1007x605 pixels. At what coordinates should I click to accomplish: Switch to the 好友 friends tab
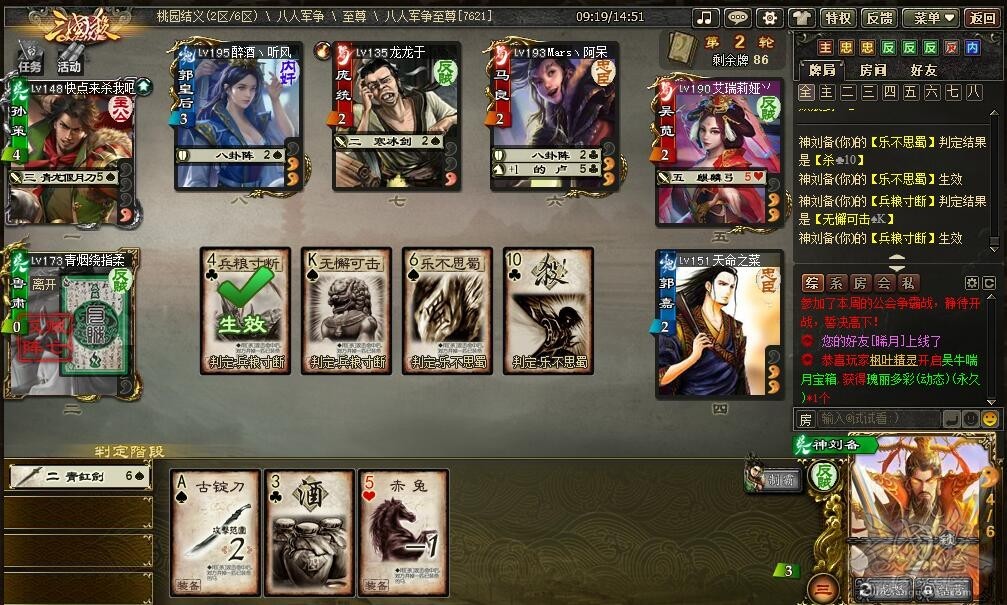tap(923, 70)
